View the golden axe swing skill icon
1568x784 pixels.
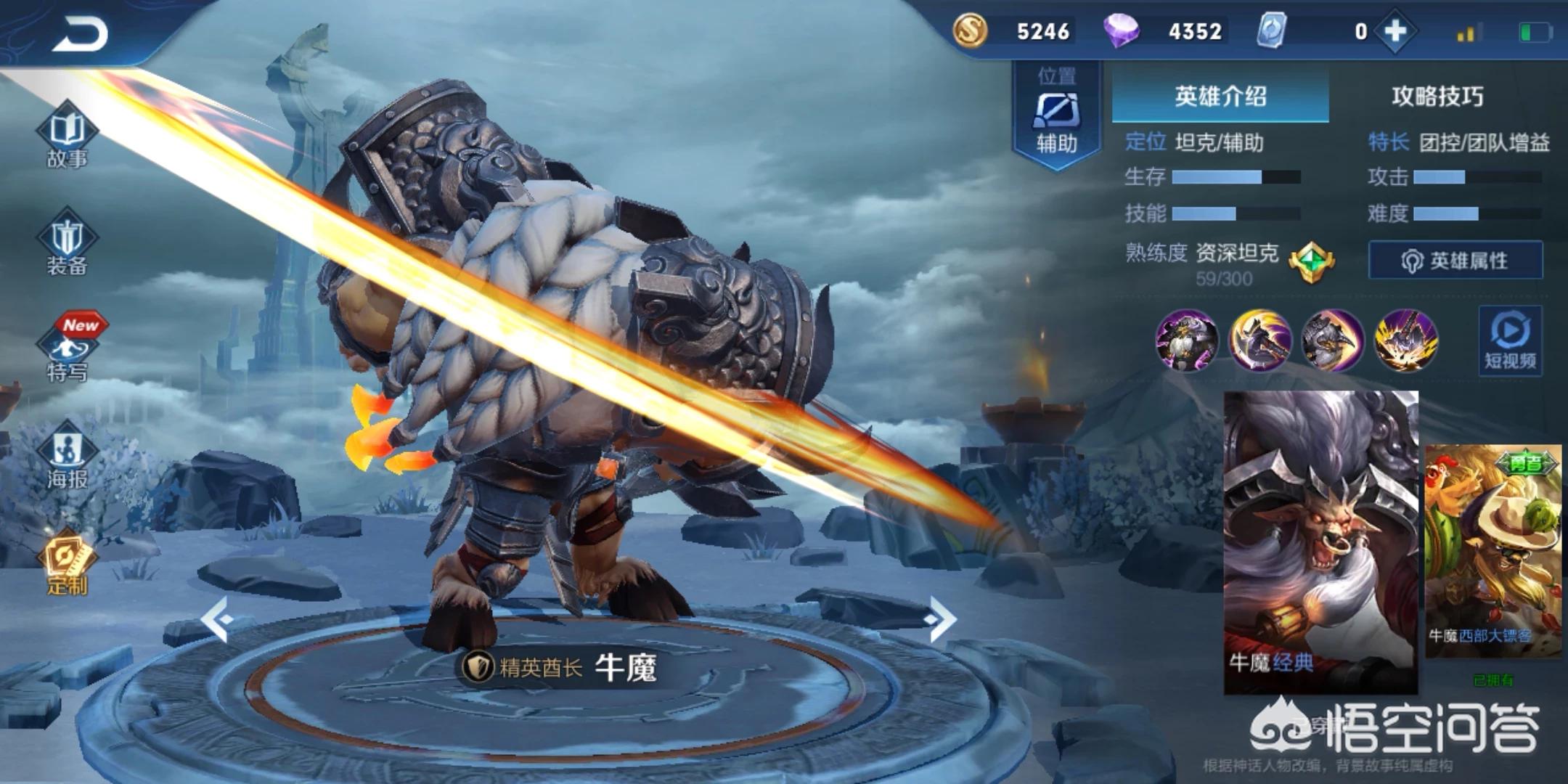[x=1259, y=340]
